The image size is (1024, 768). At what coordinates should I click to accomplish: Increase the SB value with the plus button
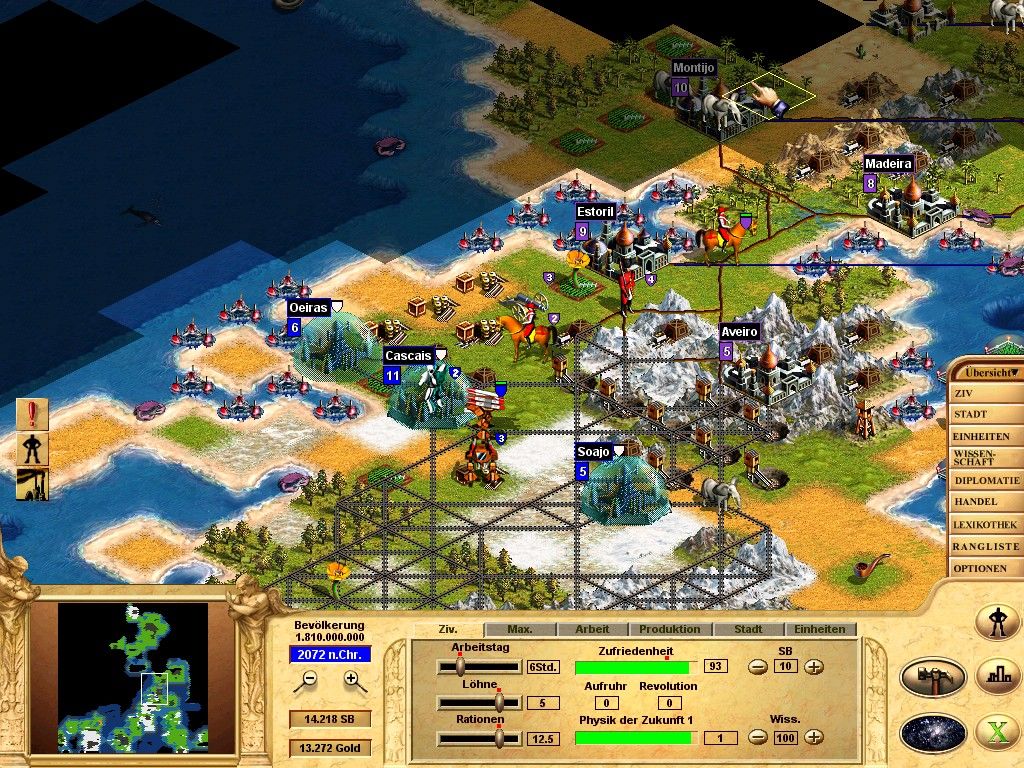point(814,667)
